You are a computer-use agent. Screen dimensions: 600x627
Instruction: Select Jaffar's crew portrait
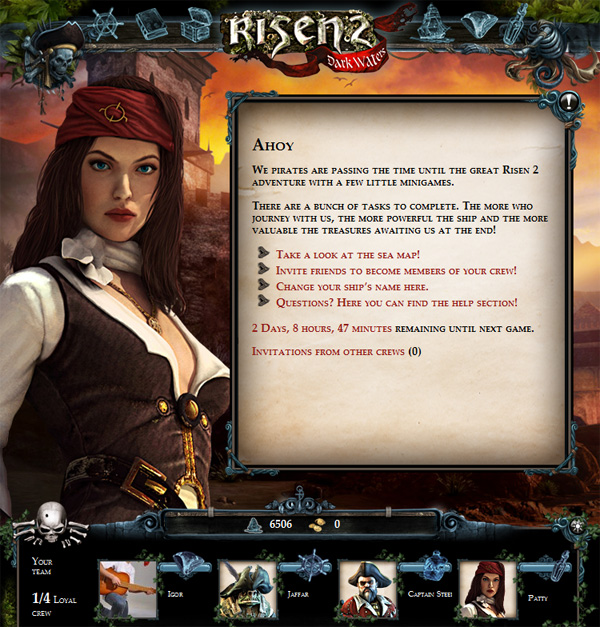(246, 589)
